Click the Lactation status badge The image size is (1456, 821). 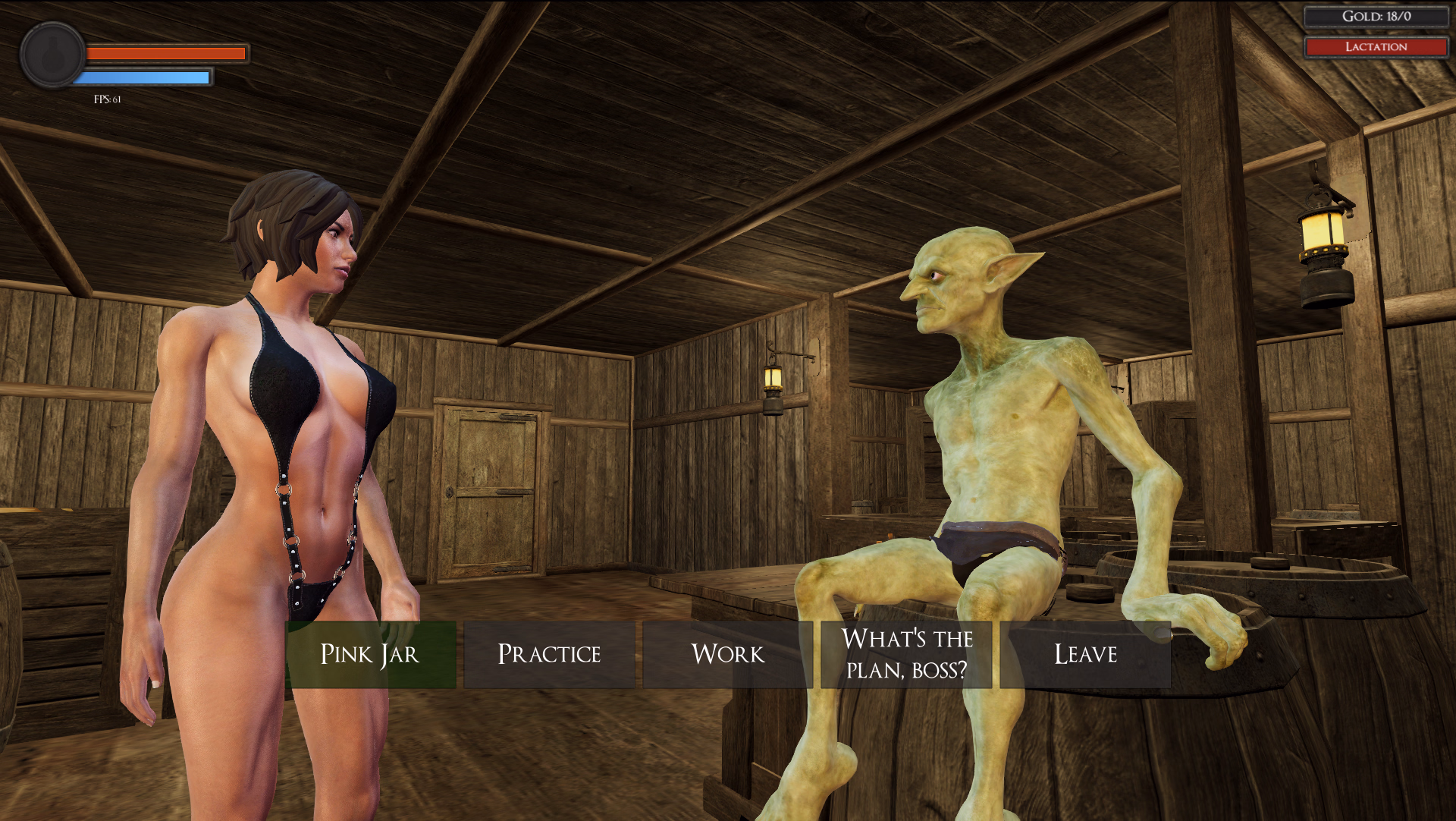tap(1375, 46)
